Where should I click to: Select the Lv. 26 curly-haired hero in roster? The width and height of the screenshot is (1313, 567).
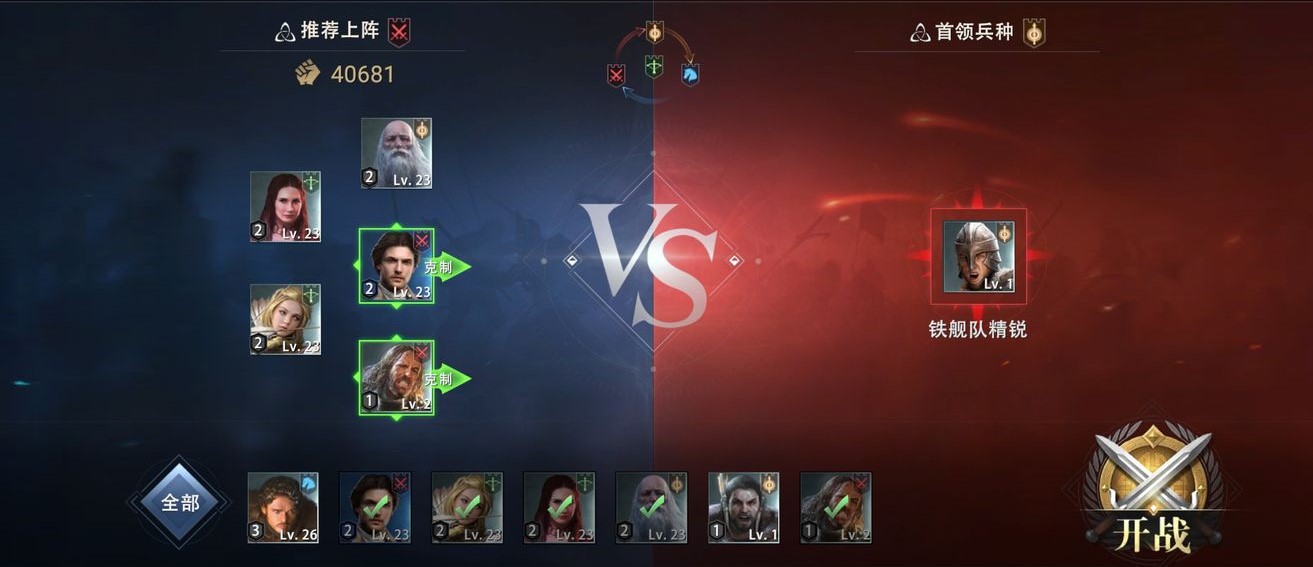click(283, 507)
